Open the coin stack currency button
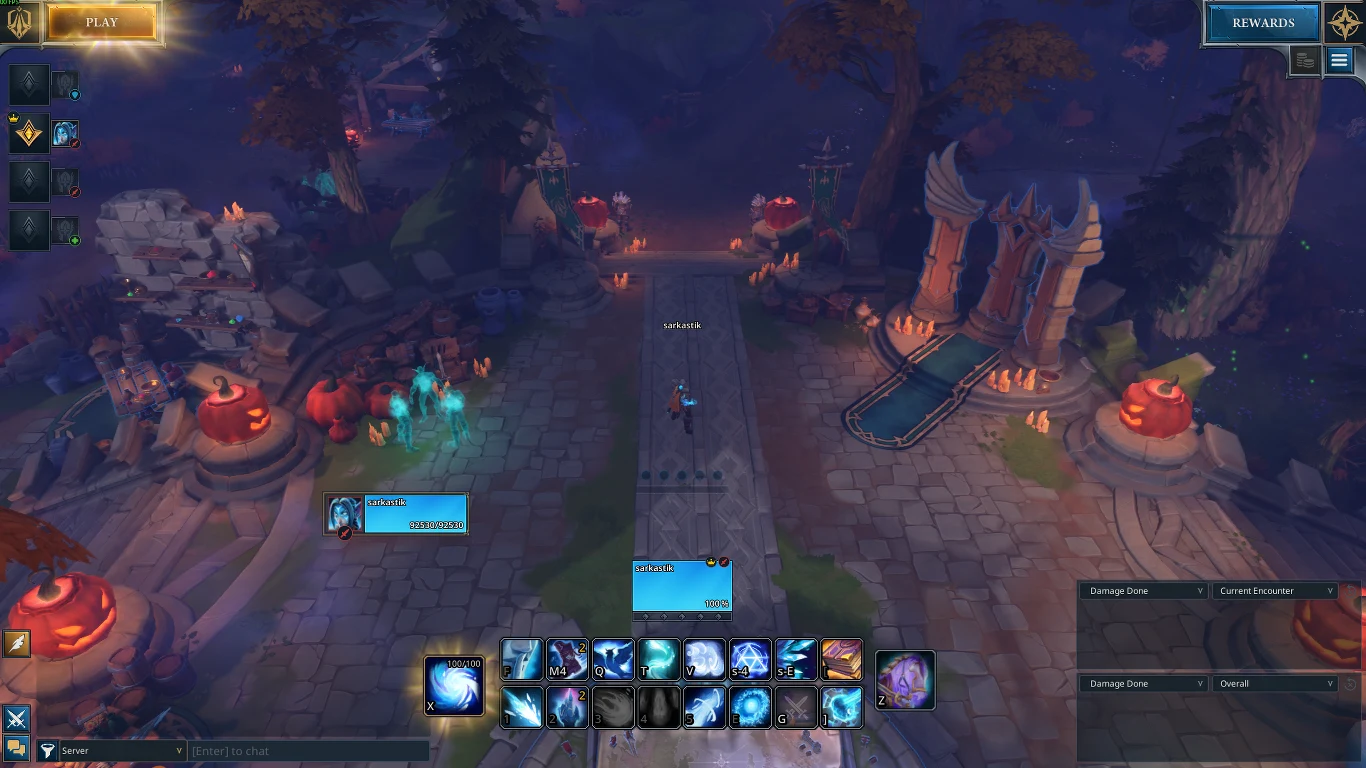1366x768 pixels. (1304, 61)
